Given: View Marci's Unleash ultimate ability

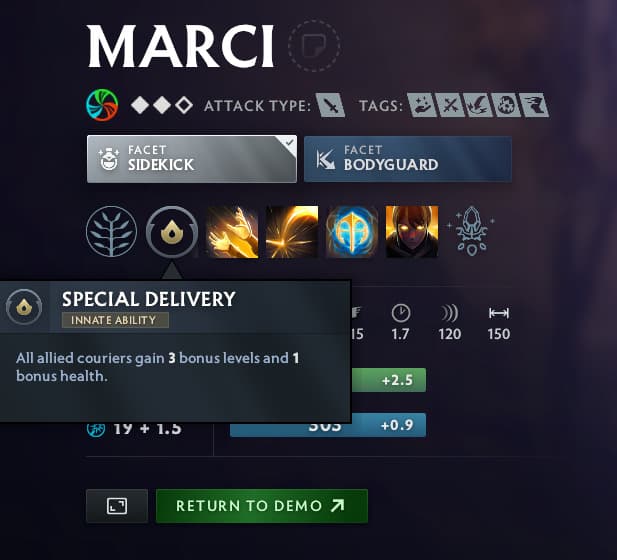Looking at the screenshot, I should point(411,232).
